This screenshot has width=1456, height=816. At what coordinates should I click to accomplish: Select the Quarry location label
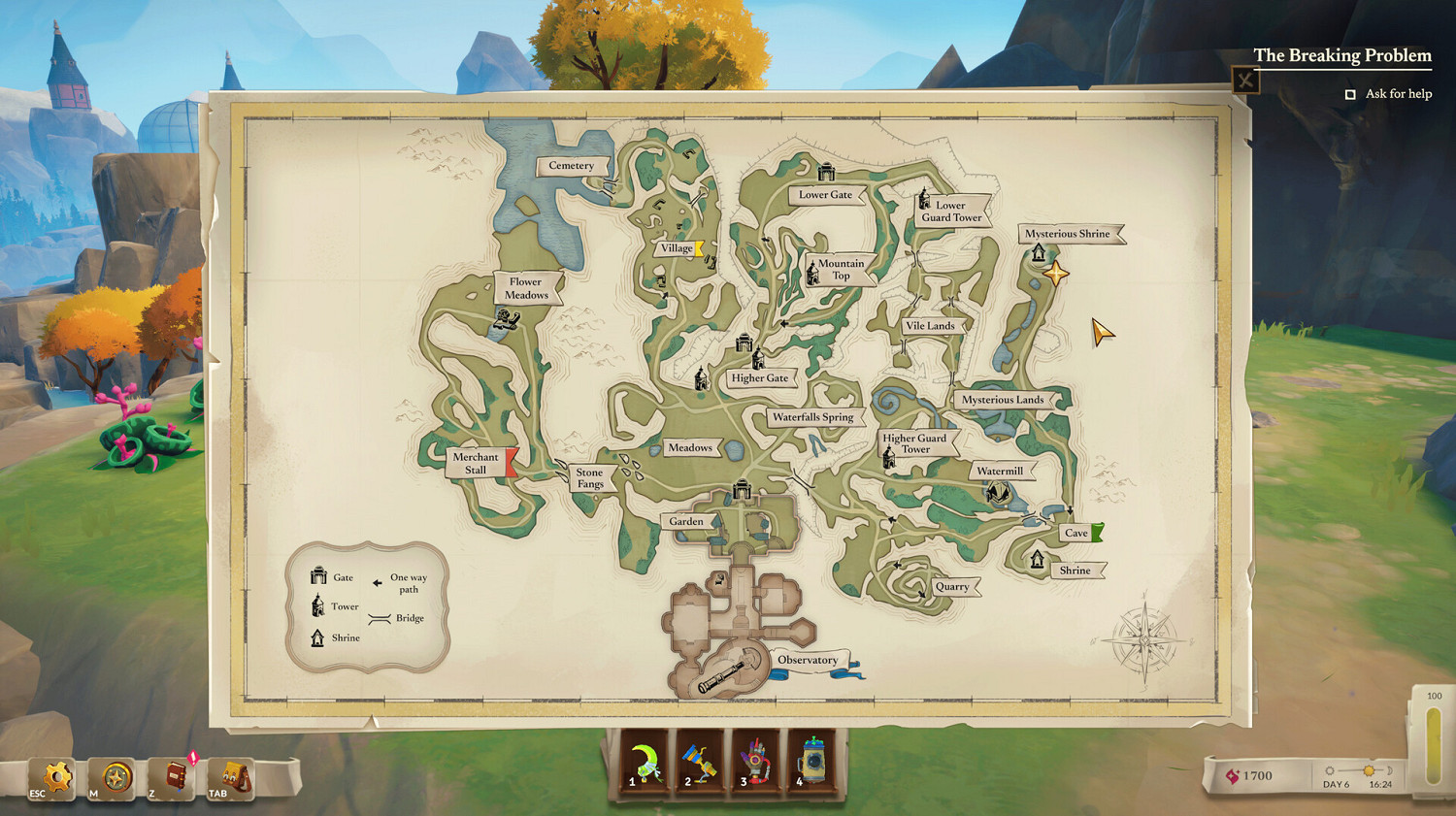[952, 586]
